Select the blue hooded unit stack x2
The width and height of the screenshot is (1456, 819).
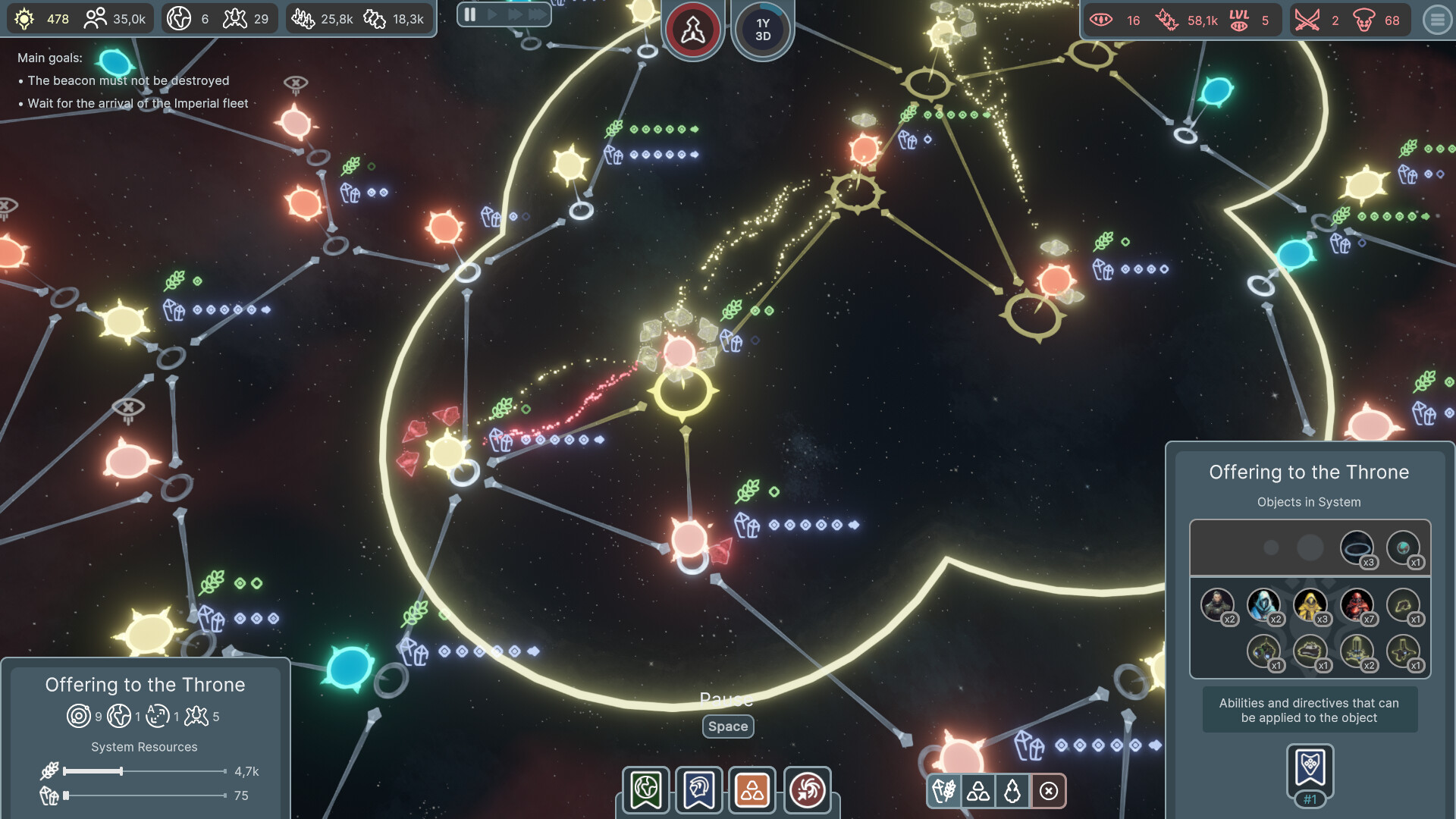coord(1264,606)
